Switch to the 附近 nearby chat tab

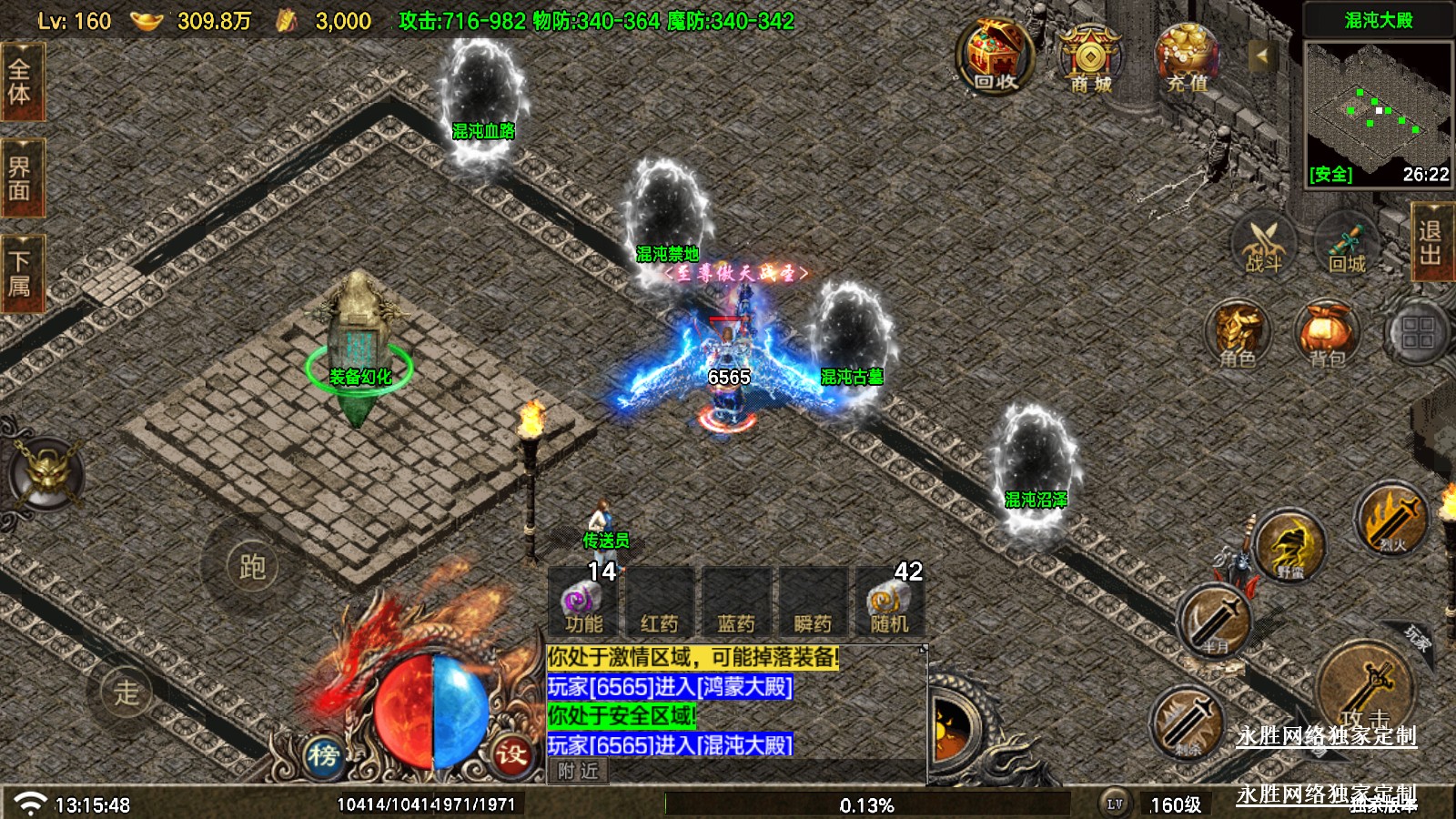(x=579, y=772)
